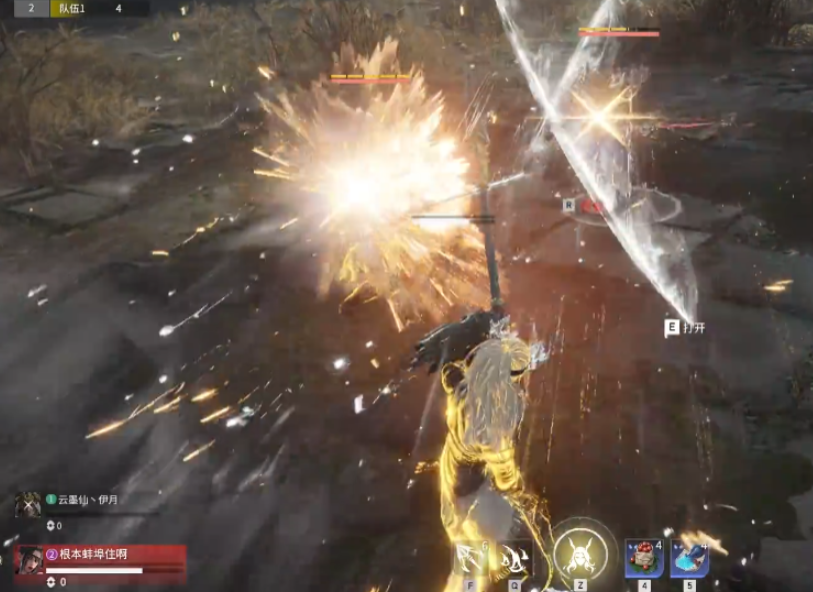Activate the horned hero ultimate ability
The image size is (813, 592).
(x=580, y=551)
